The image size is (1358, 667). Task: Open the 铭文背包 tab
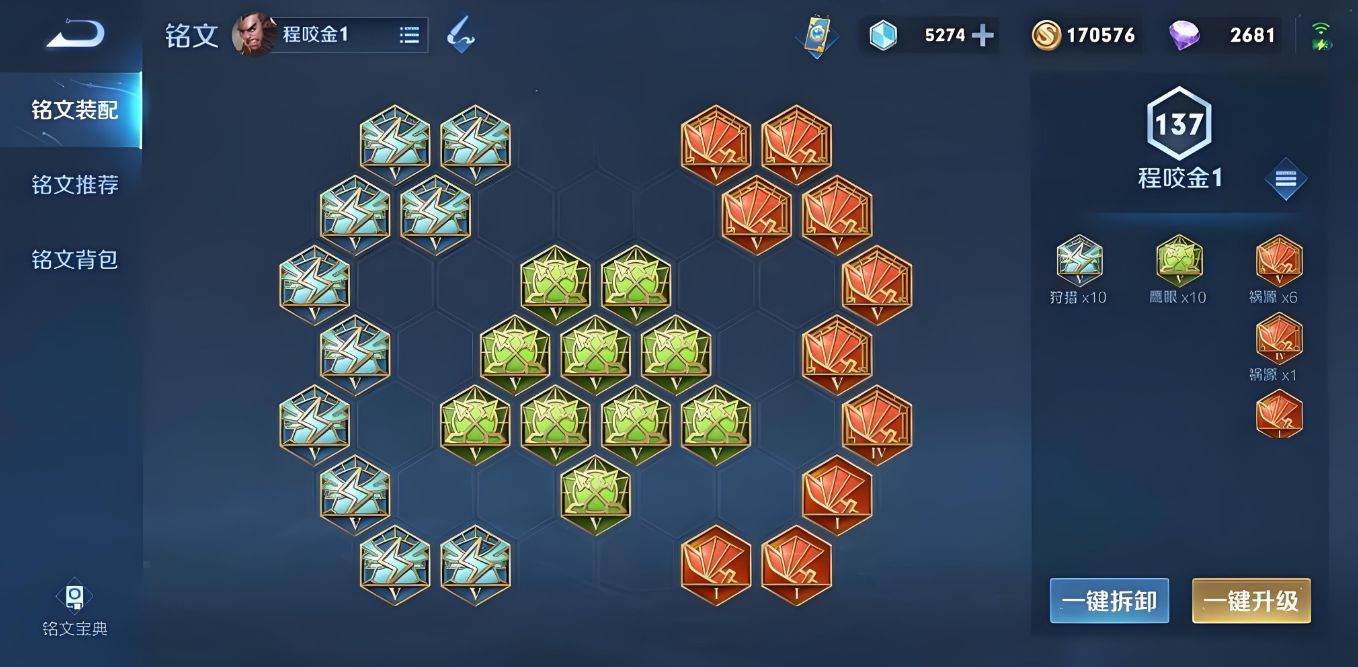pyautogui.click(x=75, y=260)
